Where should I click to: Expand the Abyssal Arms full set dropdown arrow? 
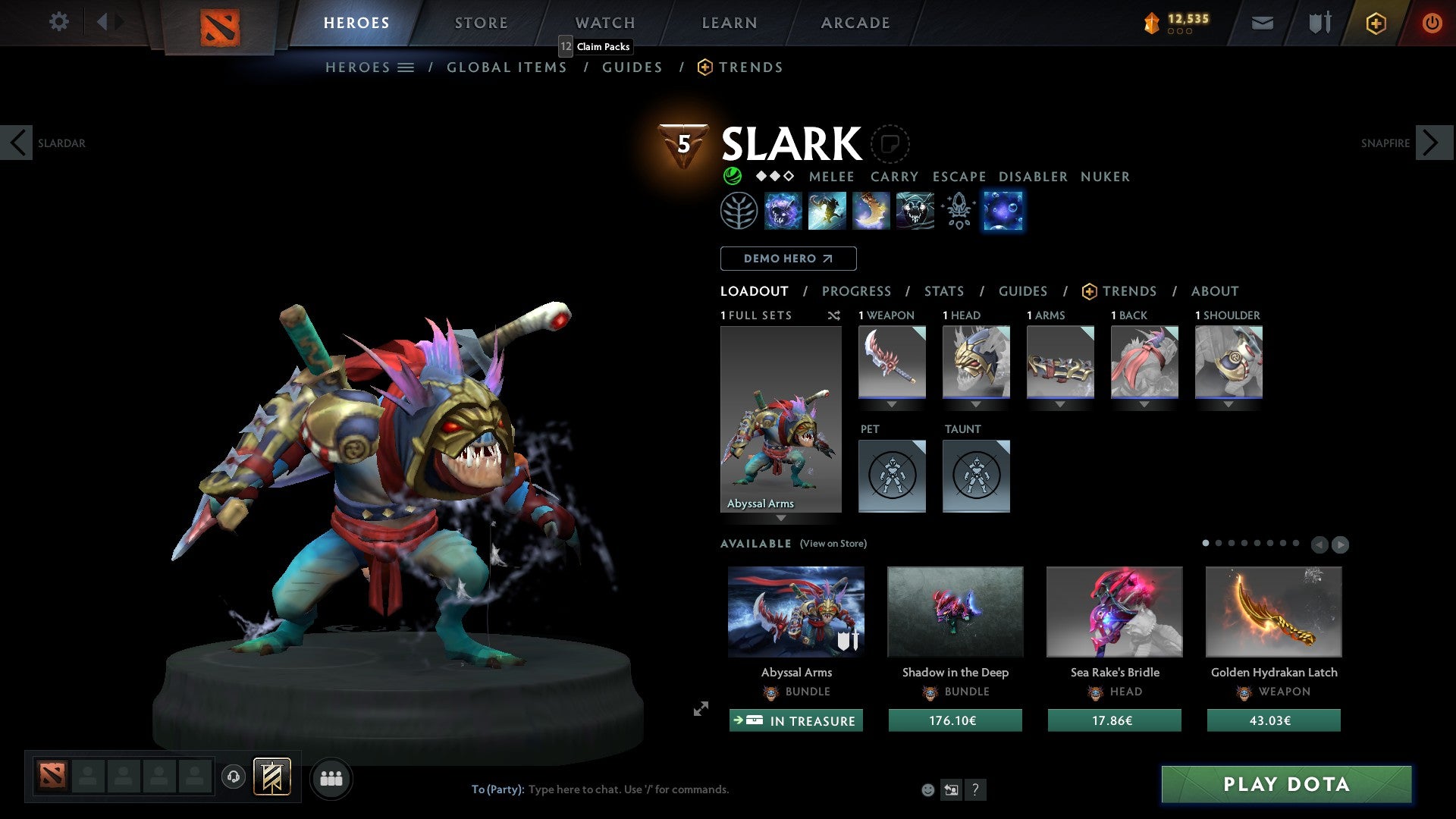click(x=780, y=519)
